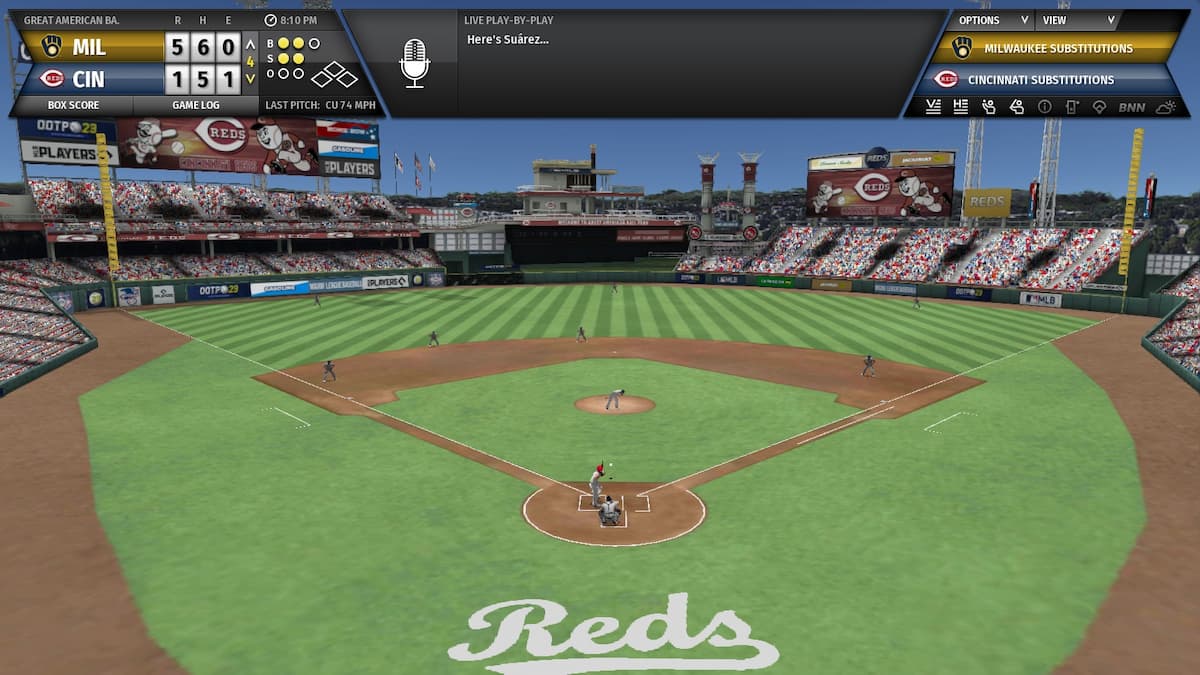Show the Game Log
The image size is (1200, 675).
coord(195,105)
